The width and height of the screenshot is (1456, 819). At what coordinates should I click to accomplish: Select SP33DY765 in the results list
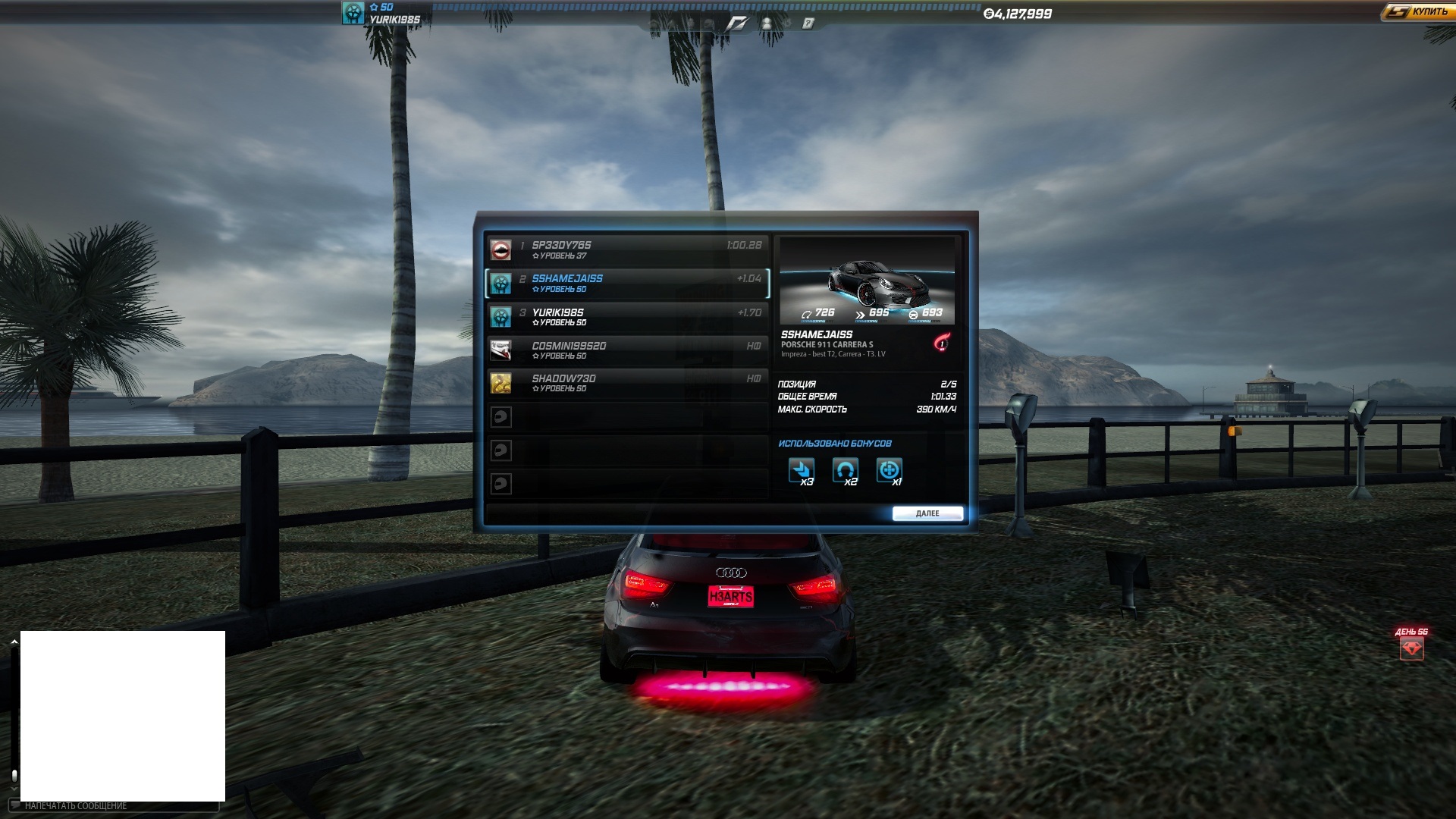pyautogui.click(x=626, y=249)
